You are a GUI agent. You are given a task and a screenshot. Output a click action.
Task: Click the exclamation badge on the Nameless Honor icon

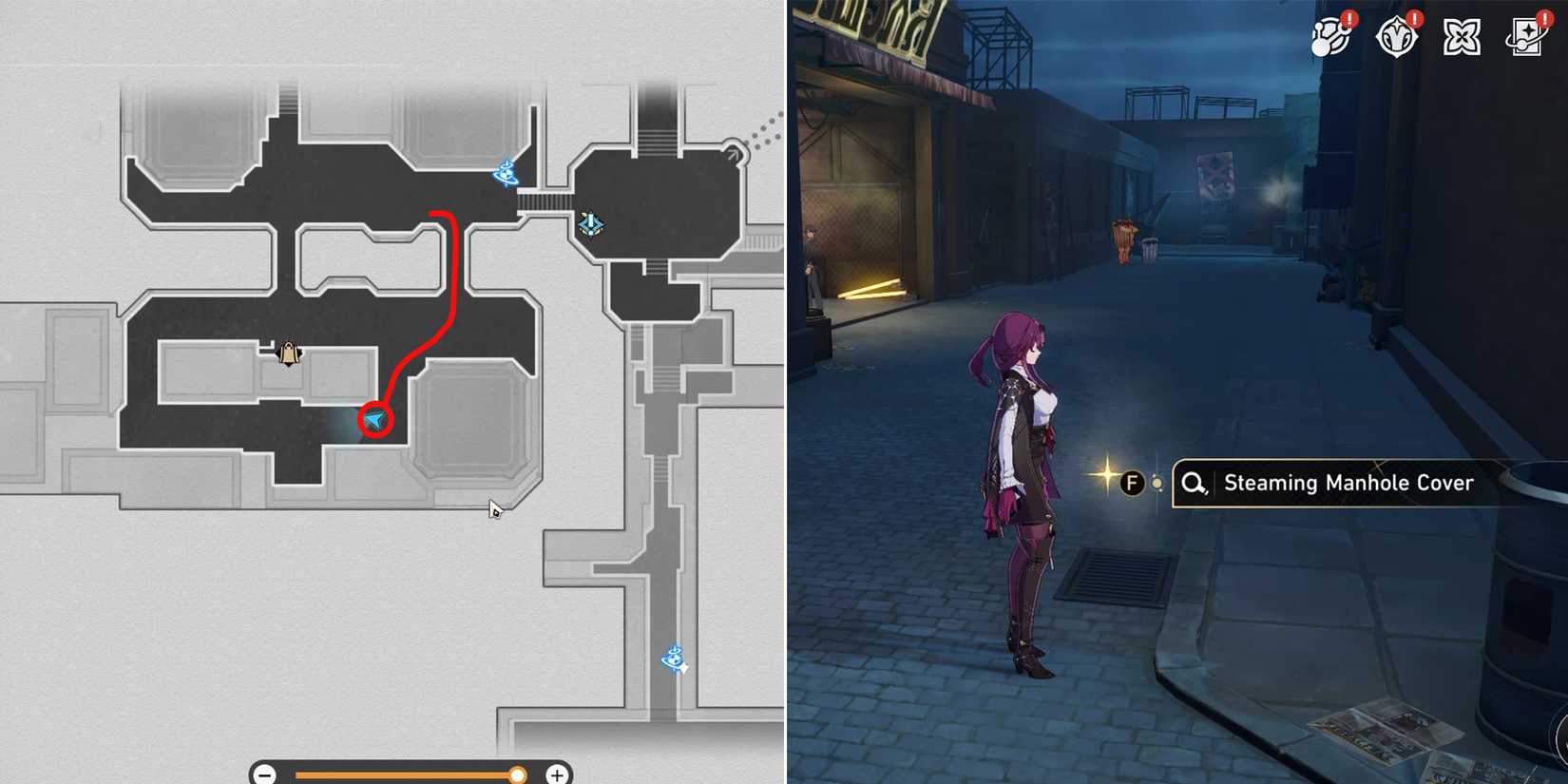tap(1414, 16)
